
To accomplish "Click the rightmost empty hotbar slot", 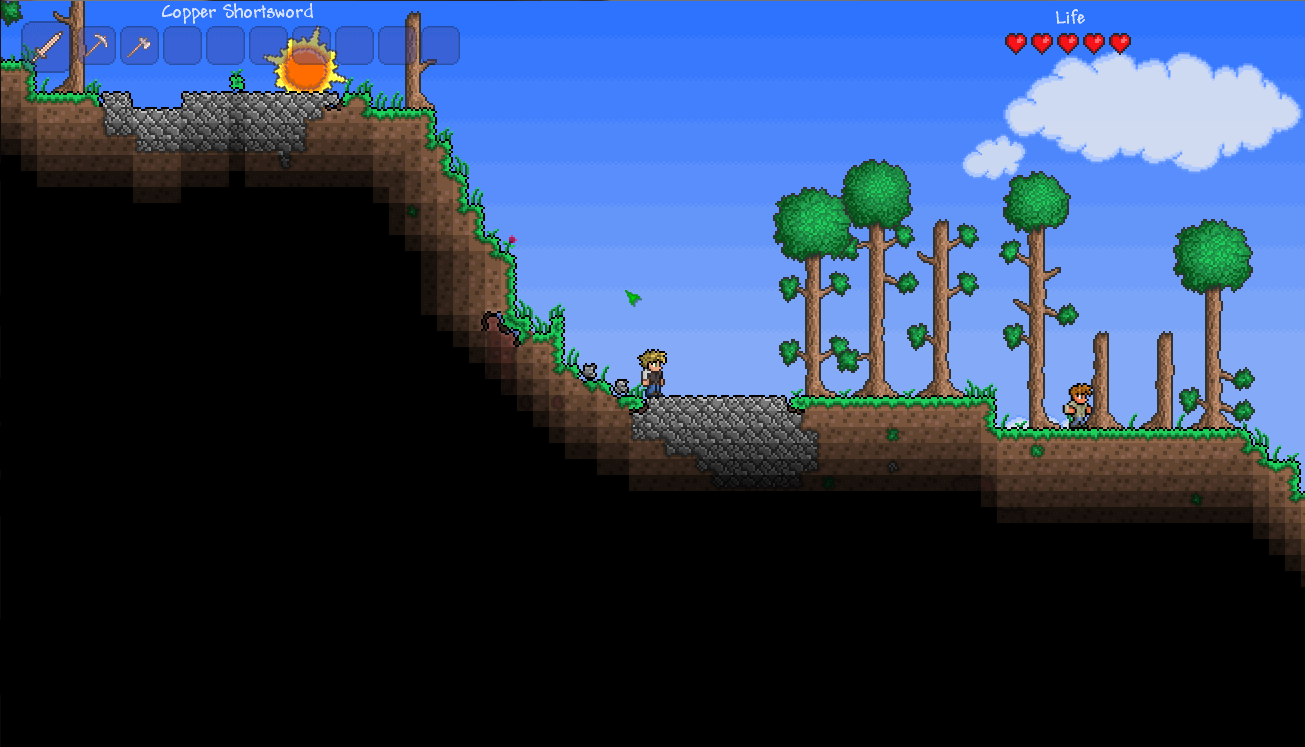I will point(440,45).
